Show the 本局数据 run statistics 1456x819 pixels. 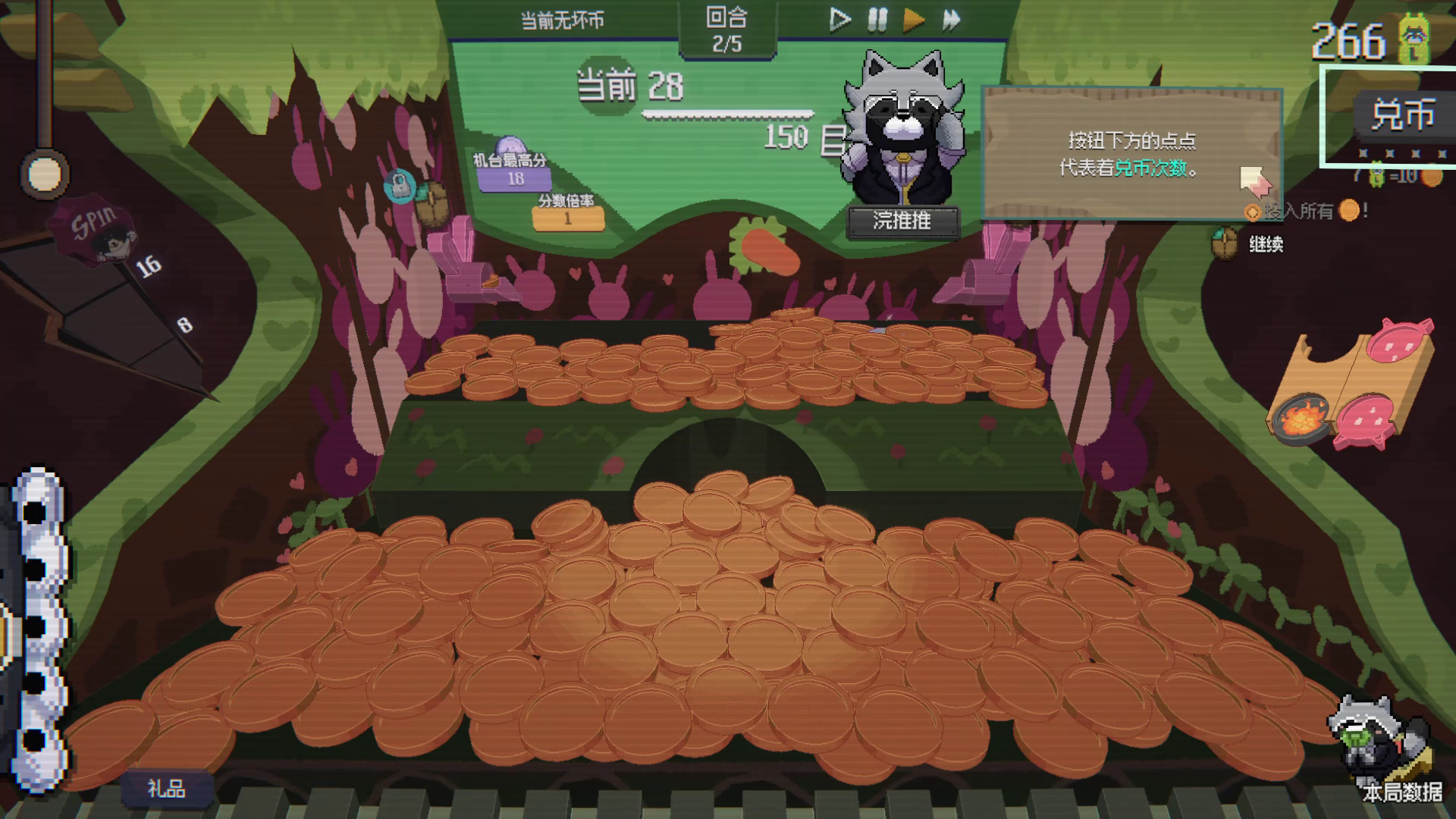tap(1401, 792)
